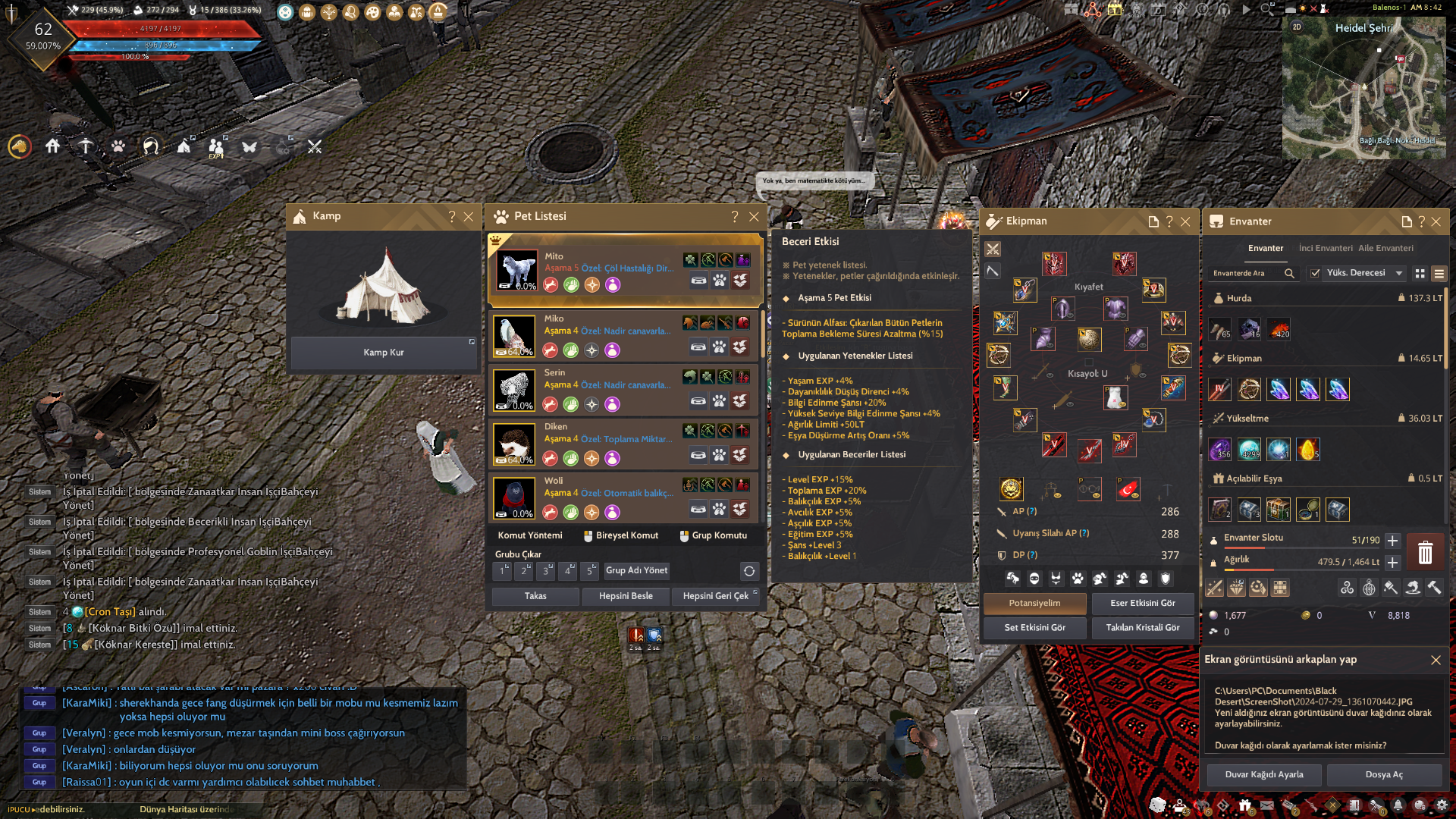Image resolution: width=1456 pixels, height=819 pixels.
Task: View Eser Etkisini Gör effects
Action: [x=1142, y=603]
